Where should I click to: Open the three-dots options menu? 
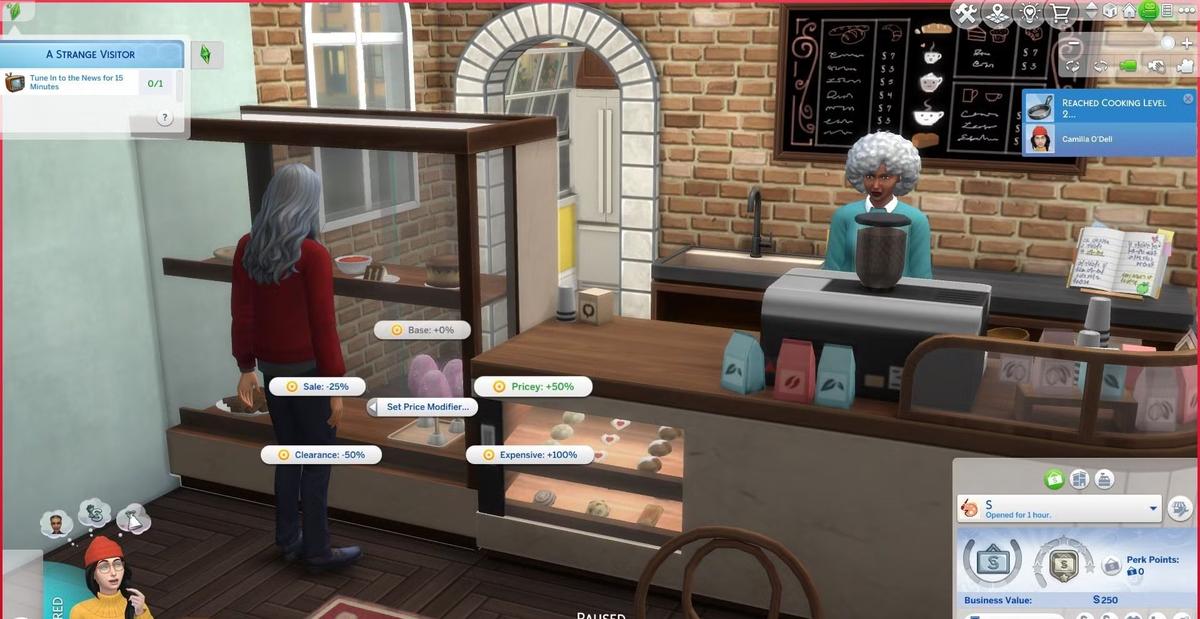pos(1187,11)
